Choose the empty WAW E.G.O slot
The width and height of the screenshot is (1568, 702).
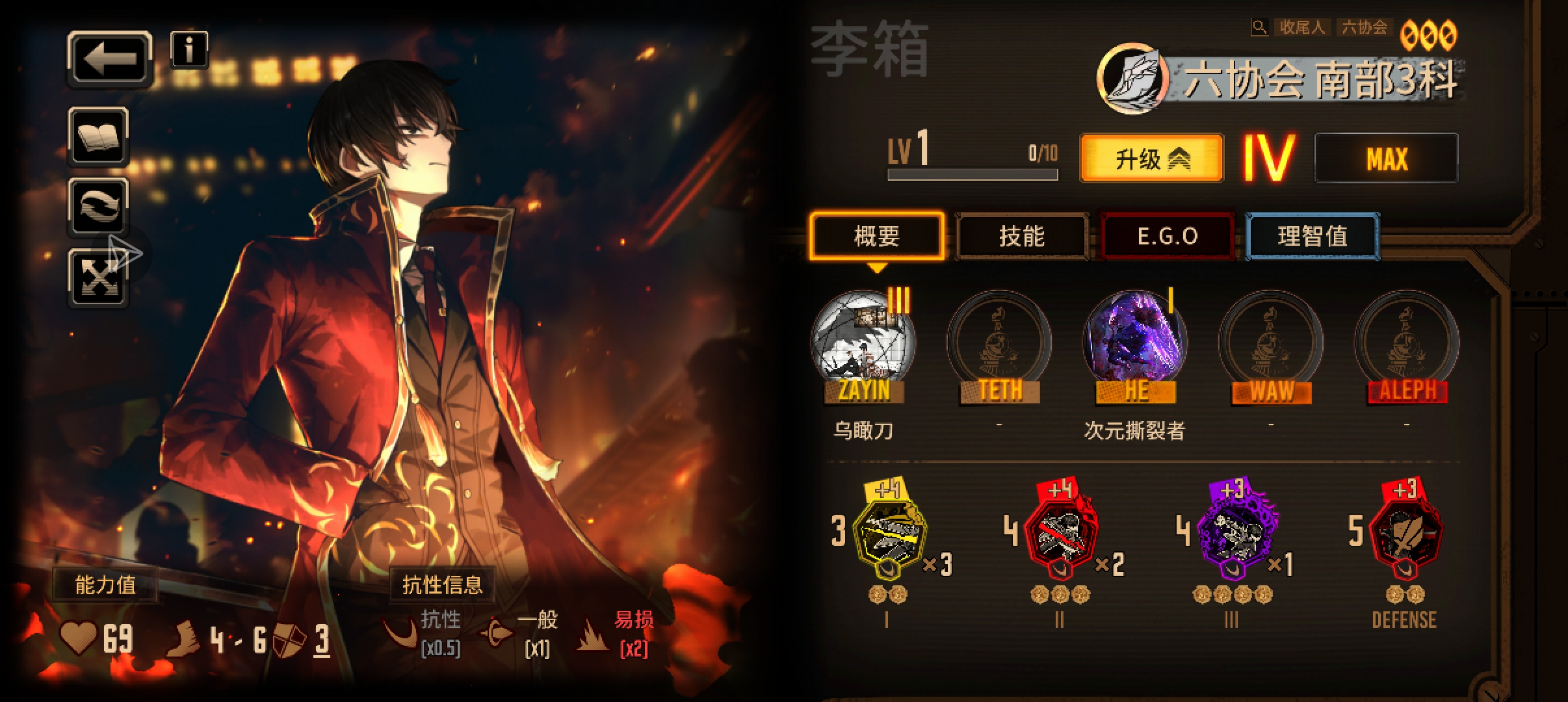[1271, 343]
